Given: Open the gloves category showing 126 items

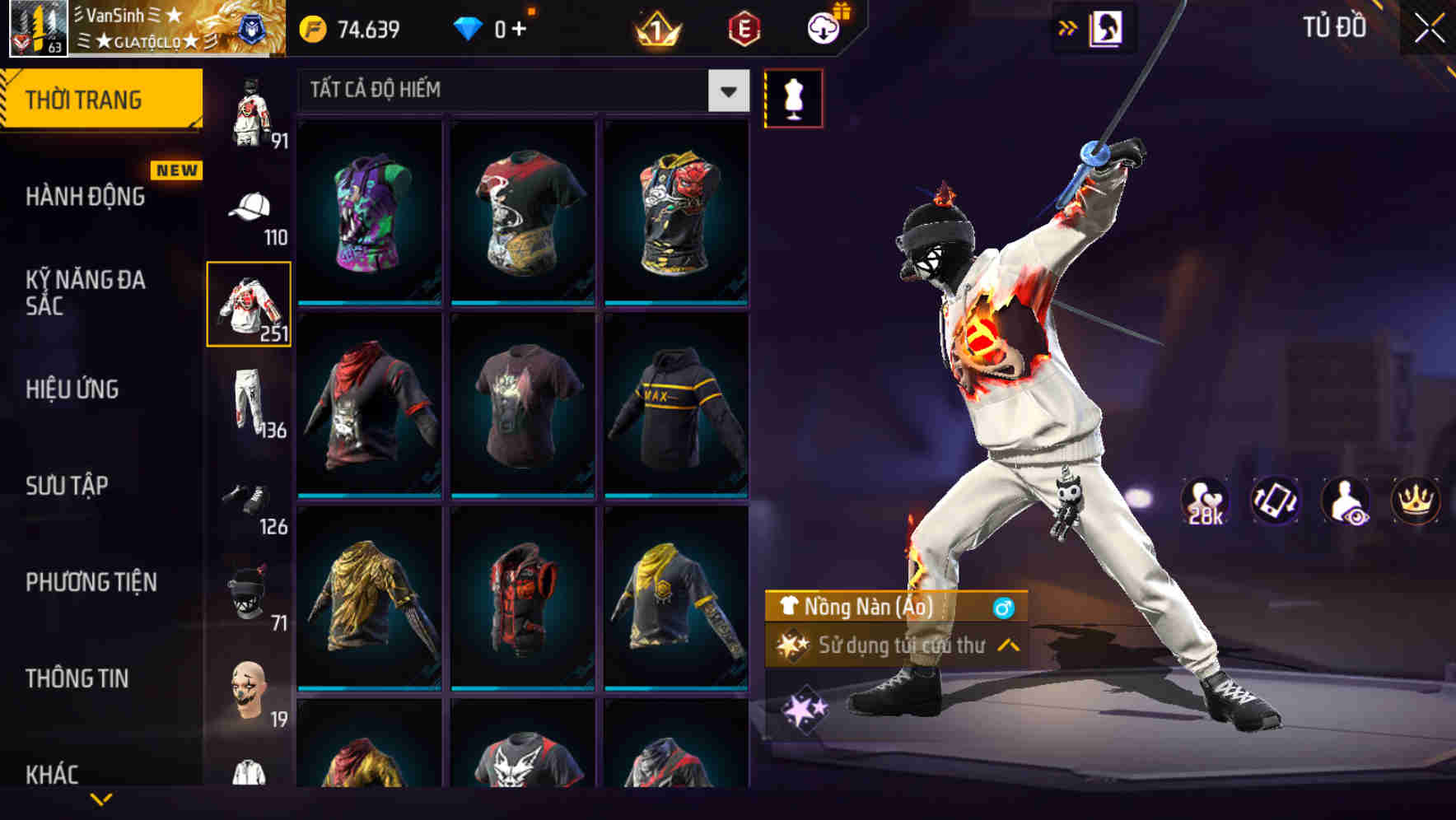Looking at the screenshot, I should pos(247,502).
